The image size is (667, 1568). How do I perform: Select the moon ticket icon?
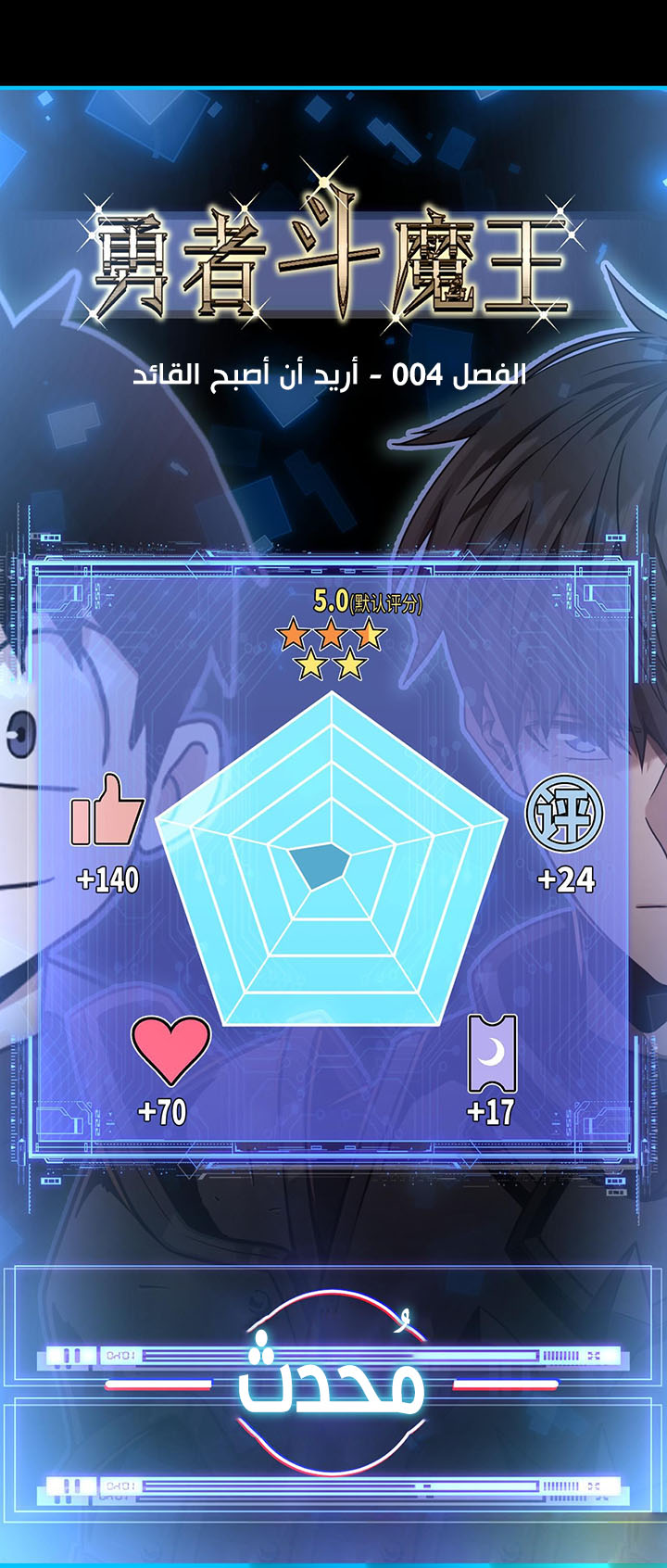click(493, 1054)
